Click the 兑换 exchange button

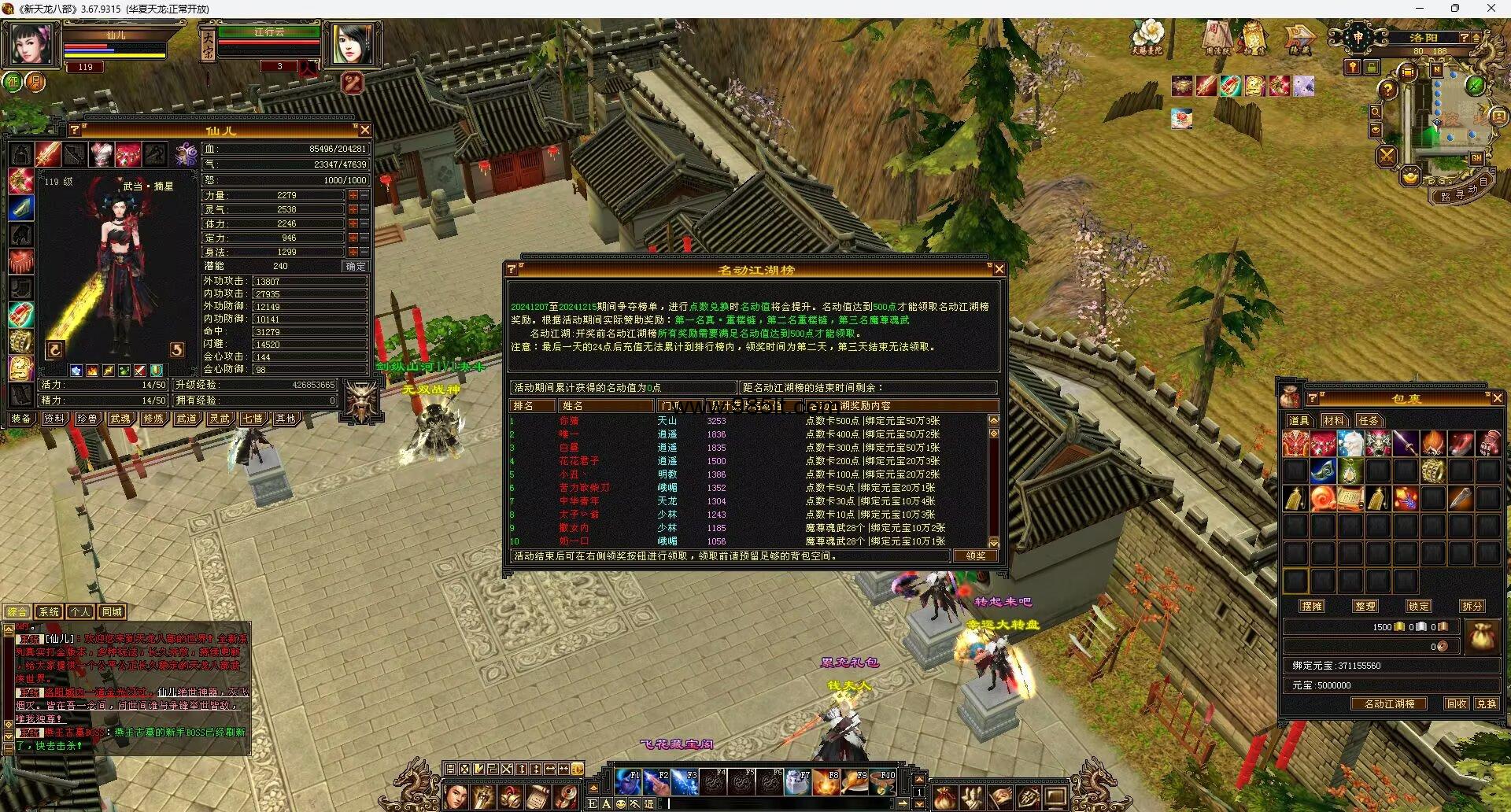click(1487, 704)
